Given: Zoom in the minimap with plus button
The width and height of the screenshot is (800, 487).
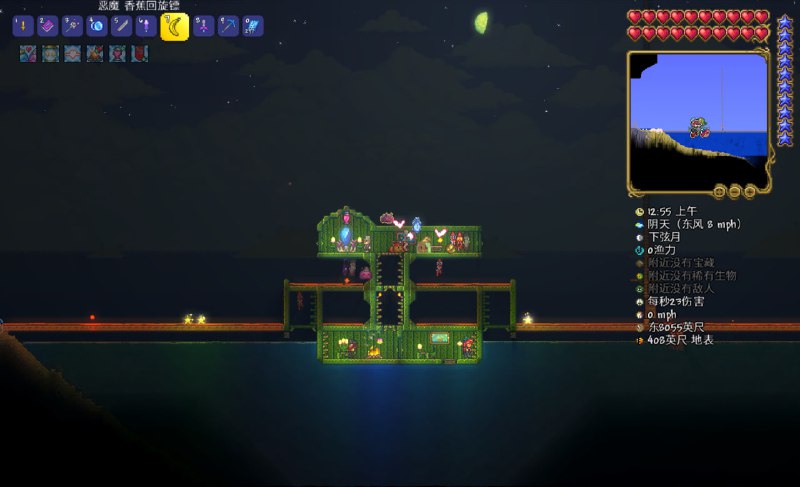Looking at the screenshot, I should point(748,191).
